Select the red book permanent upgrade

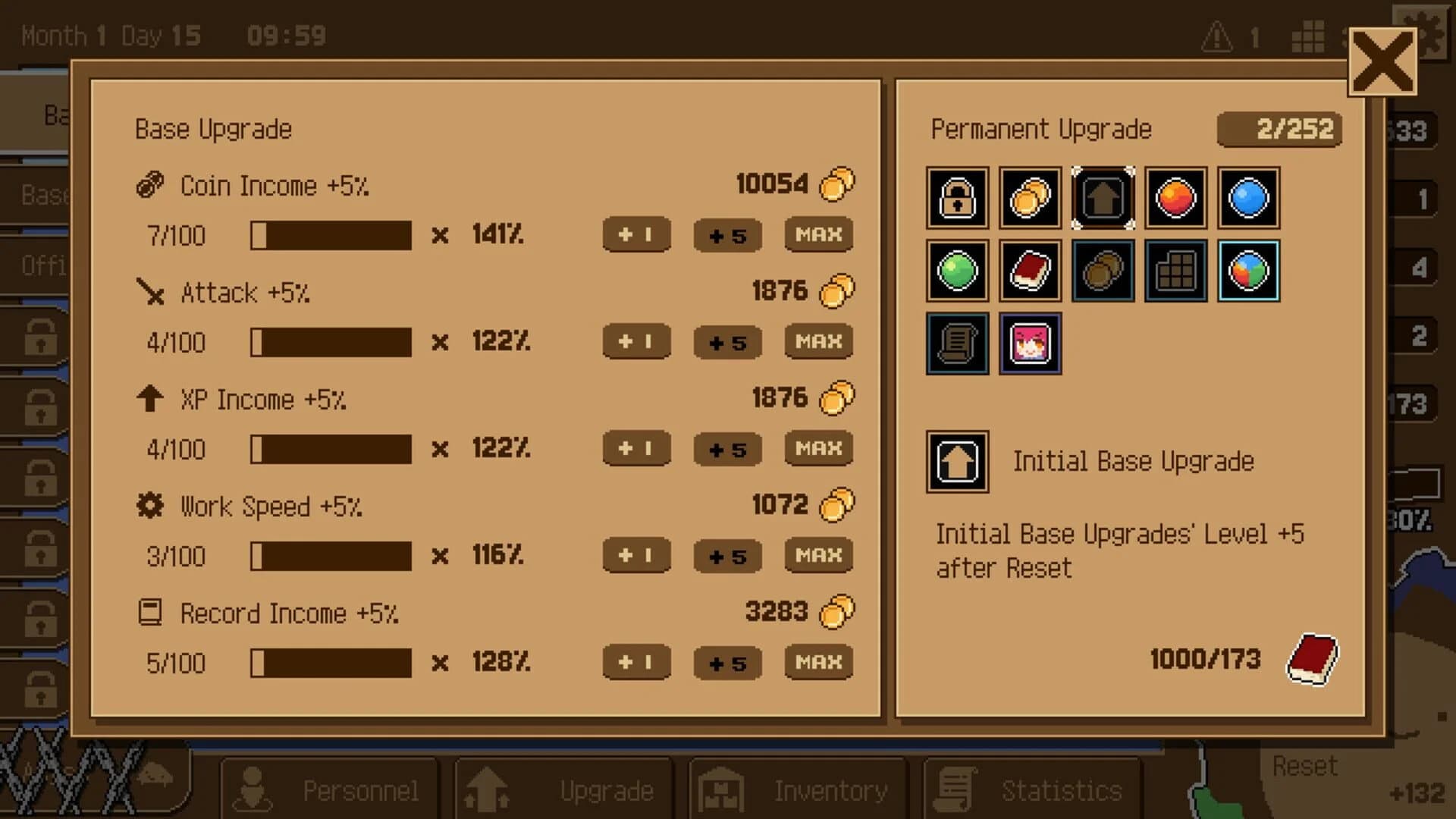coord(1029,271)
